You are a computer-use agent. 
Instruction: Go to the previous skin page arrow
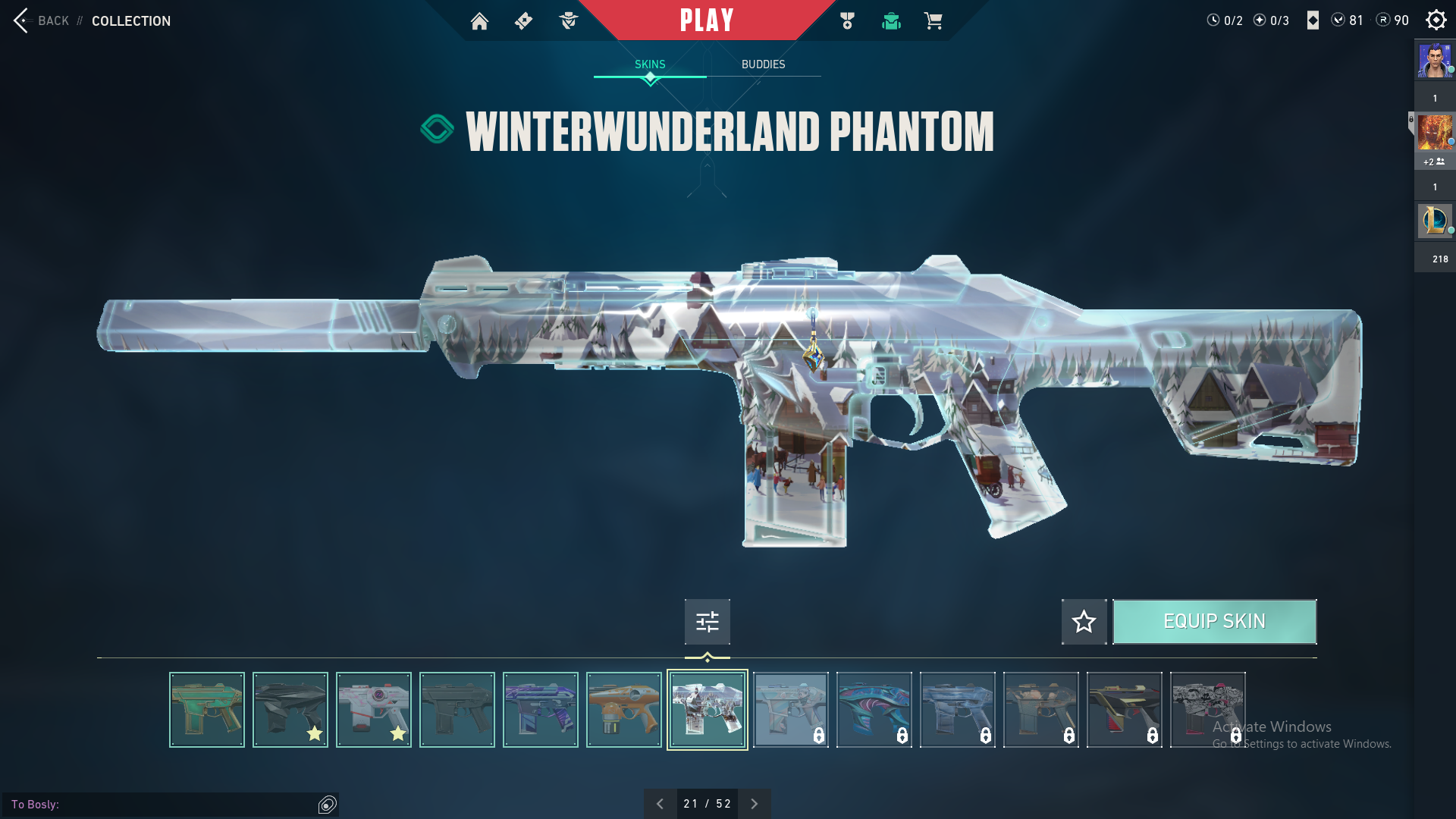point(660,804)
